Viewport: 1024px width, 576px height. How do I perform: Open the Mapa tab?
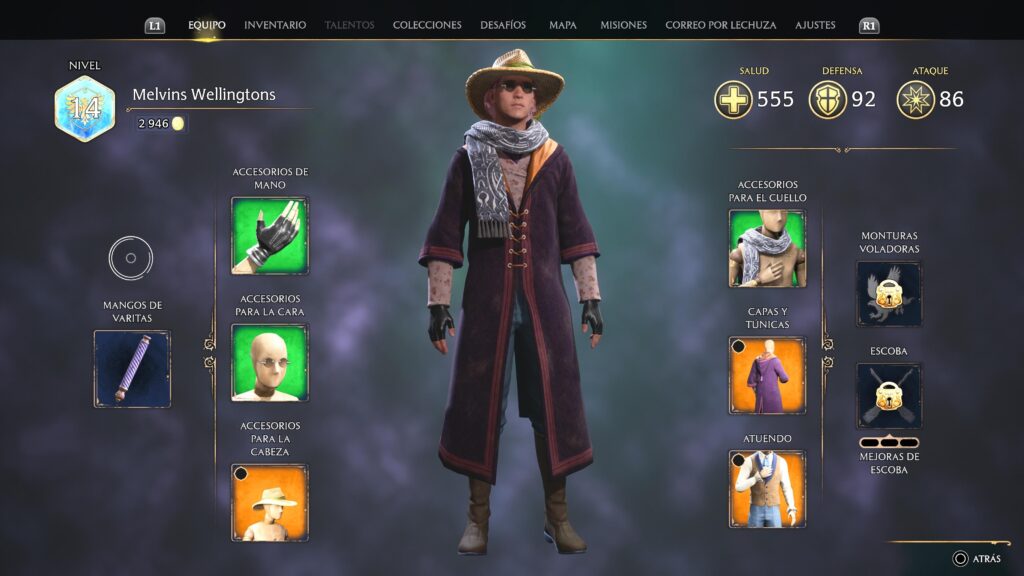(563, 25)
